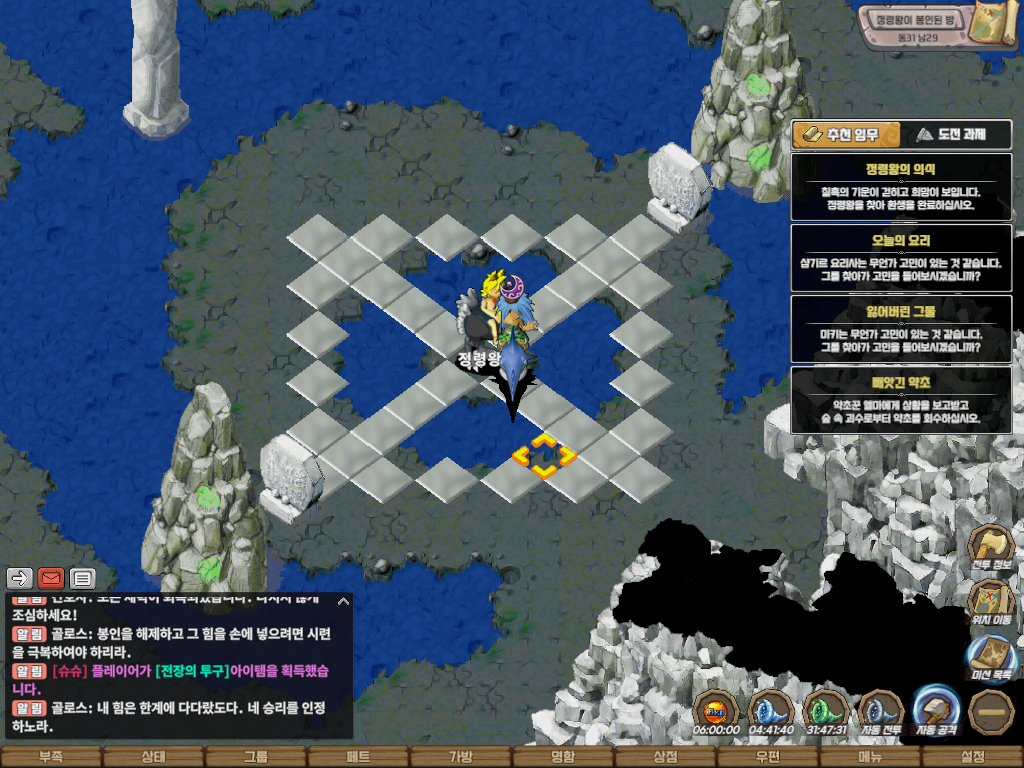Collapse HUD icons with the minus button
Screen dimensions: 1024x768
(x=991, y=713)
